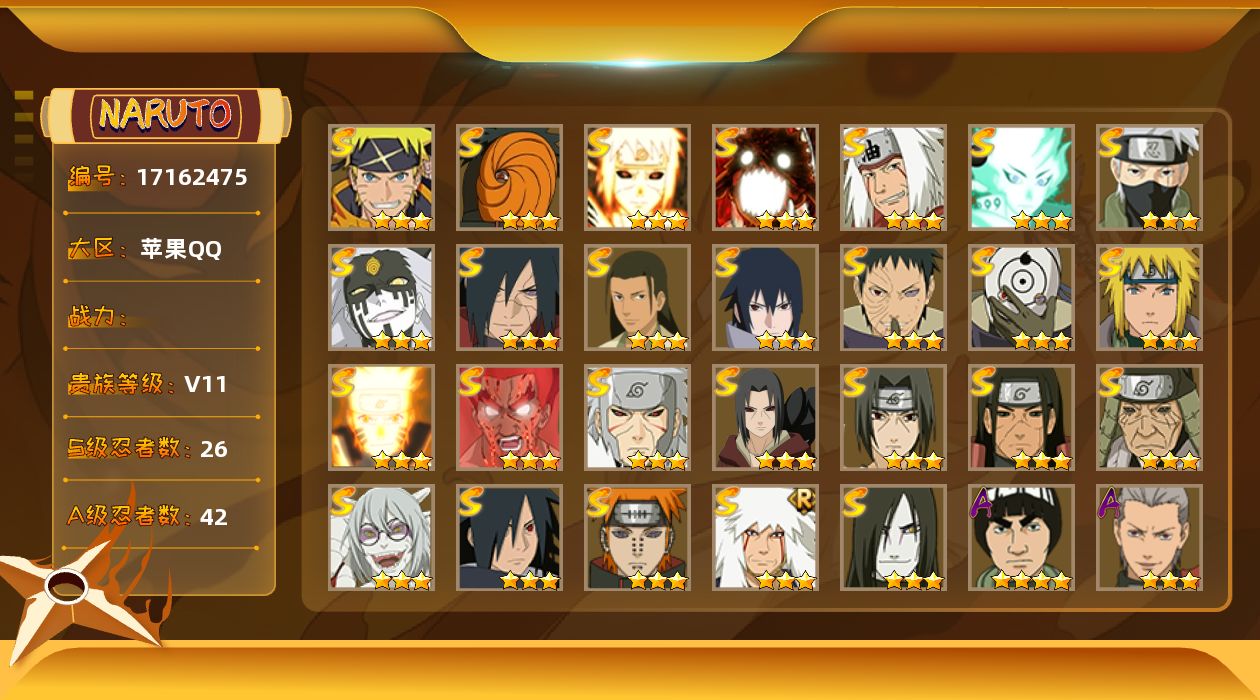
Task: Open the Orochimaru portrait
Action: [893, 537]
